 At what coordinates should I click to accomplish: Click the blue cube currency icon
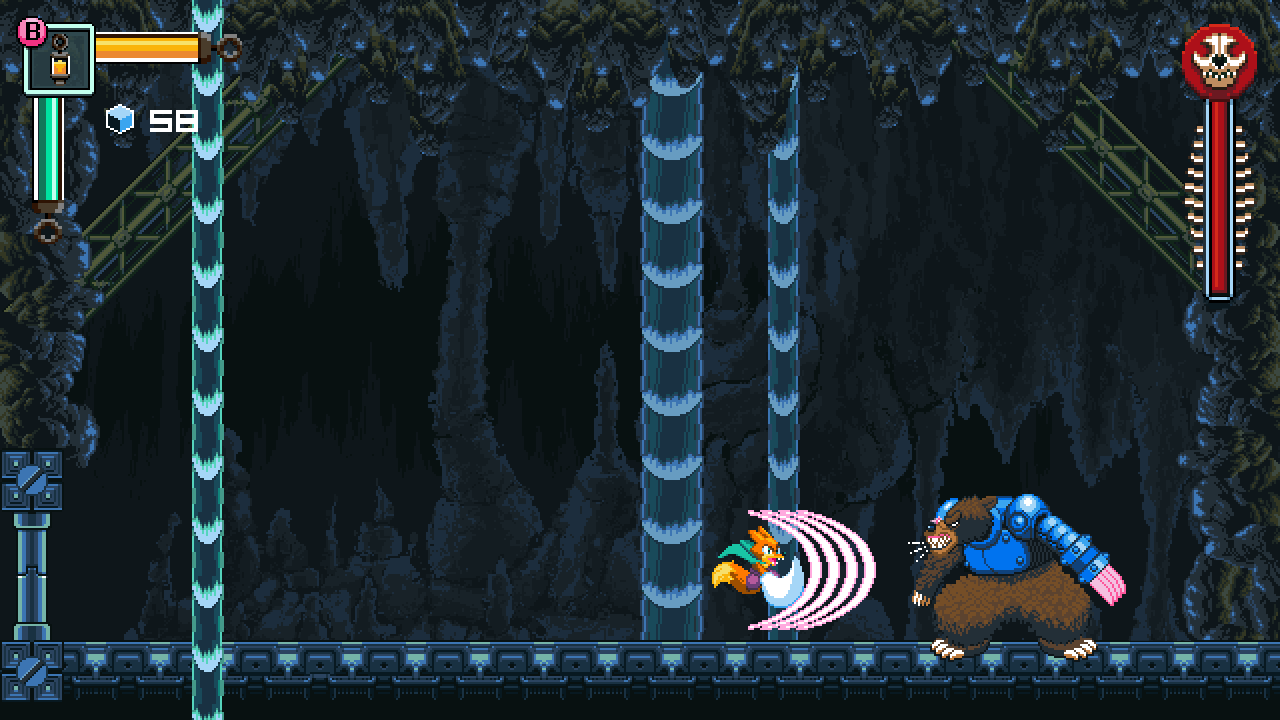pos(120,121)
